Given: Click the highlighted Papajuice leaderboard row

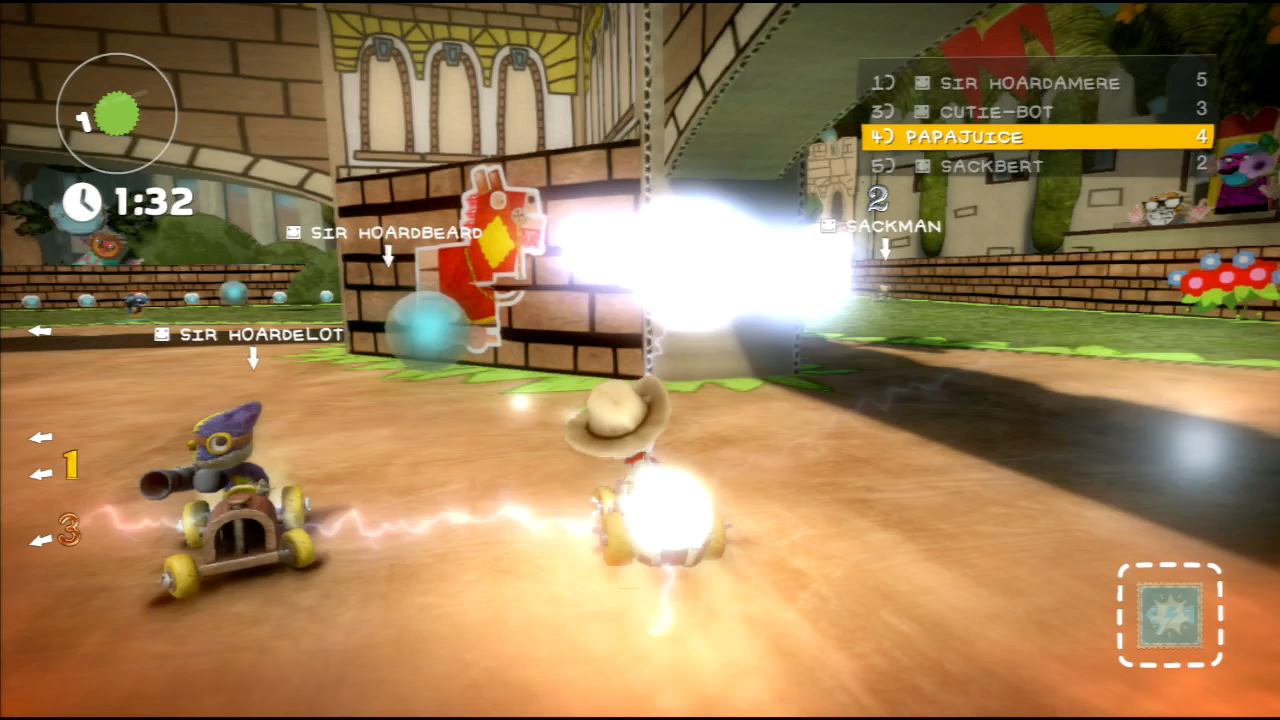Looking at the screenshot, I should [1037, 137].
